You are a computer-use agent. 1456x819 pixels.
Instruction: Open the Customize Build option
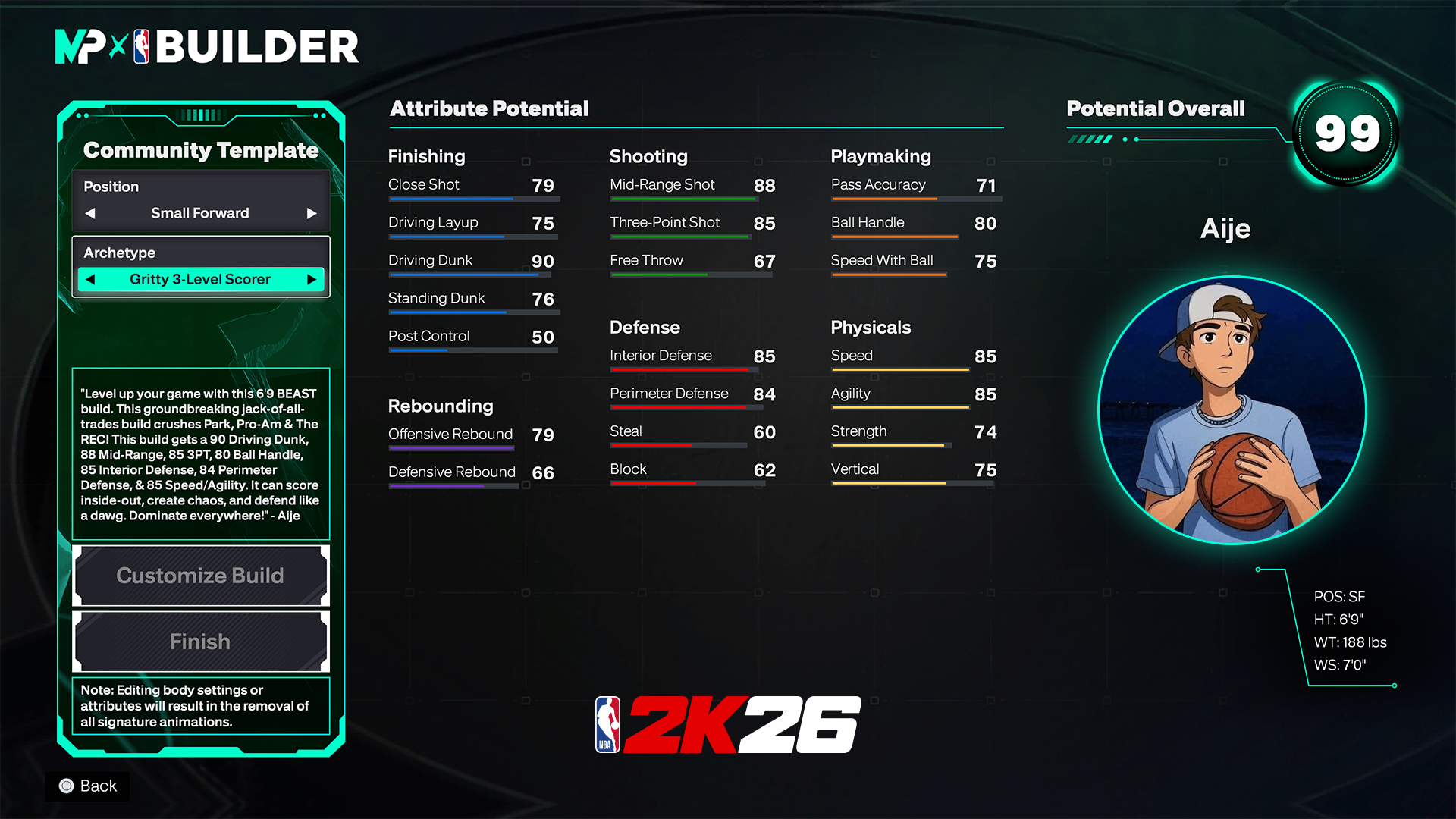pyautogui.click(x=200, y=576)
